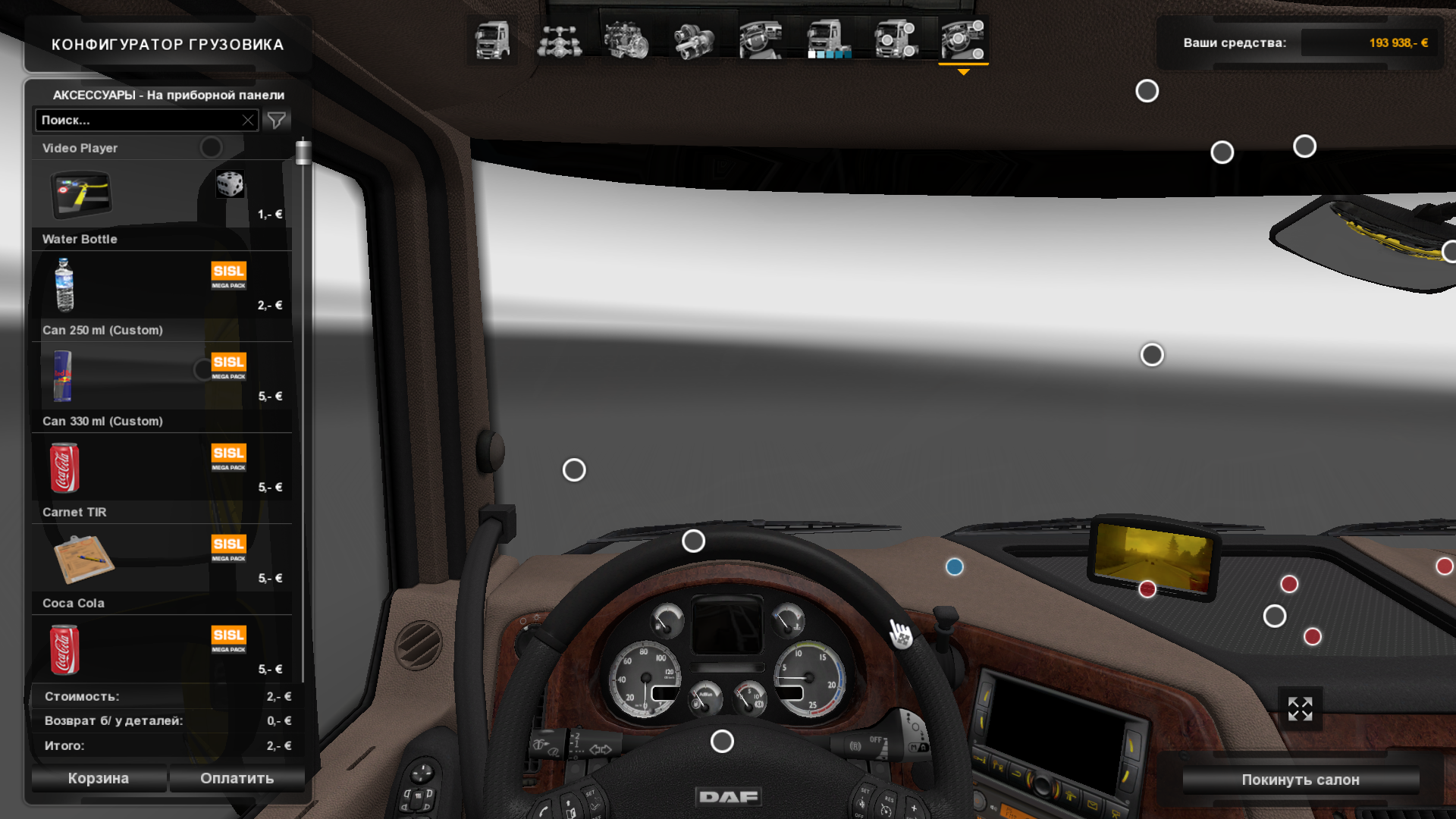Click the fullscreen expand icon on the dashboard
Screen dimensions: 1456x819
tap(1300, 708)
